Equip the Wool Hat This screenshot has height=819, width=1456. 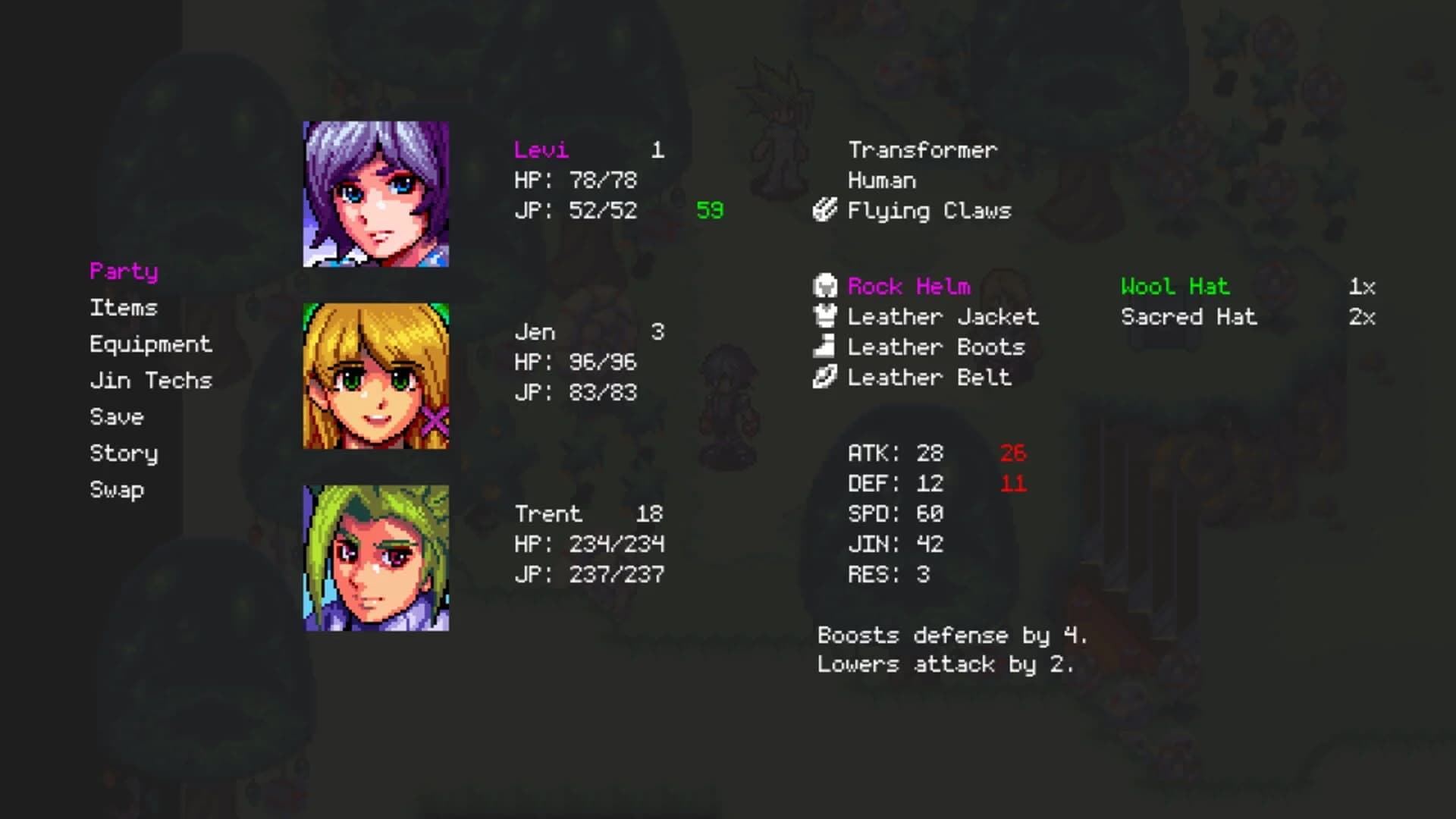(x=1174, y=287)
